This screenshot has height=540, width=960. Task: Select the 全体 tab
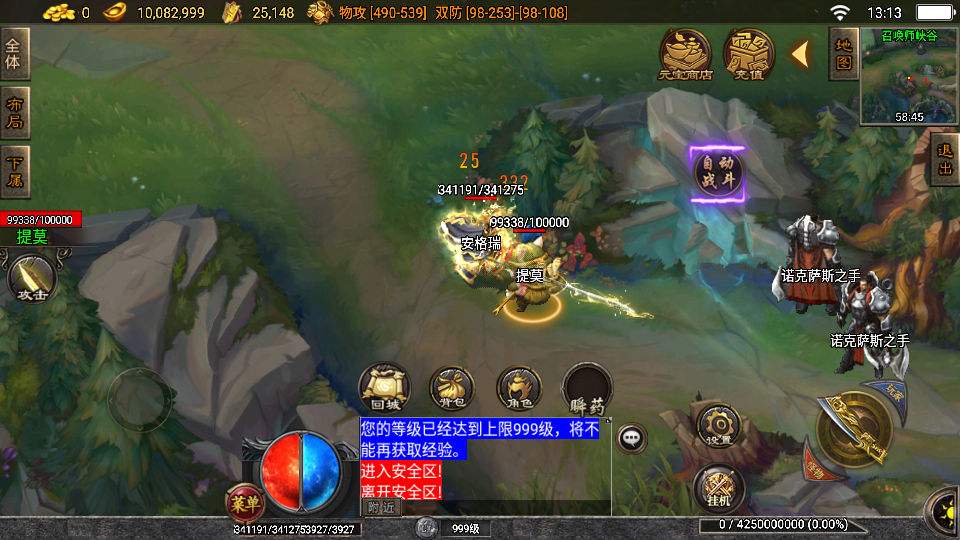point(15,53)
